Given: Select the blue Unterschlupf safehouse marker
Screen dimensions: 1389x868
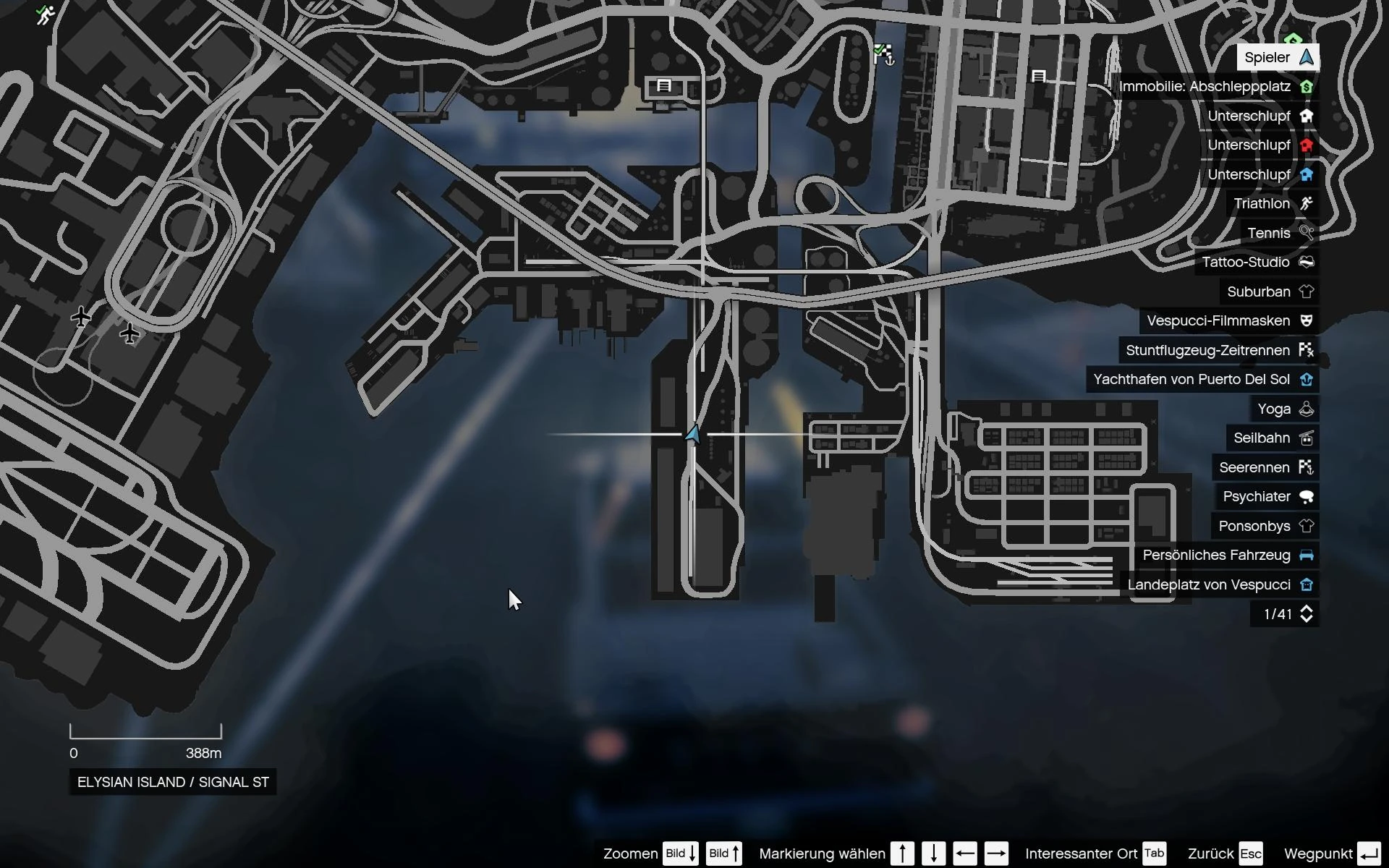Looking at the screenshot, I should click(x=1307, y=174).
